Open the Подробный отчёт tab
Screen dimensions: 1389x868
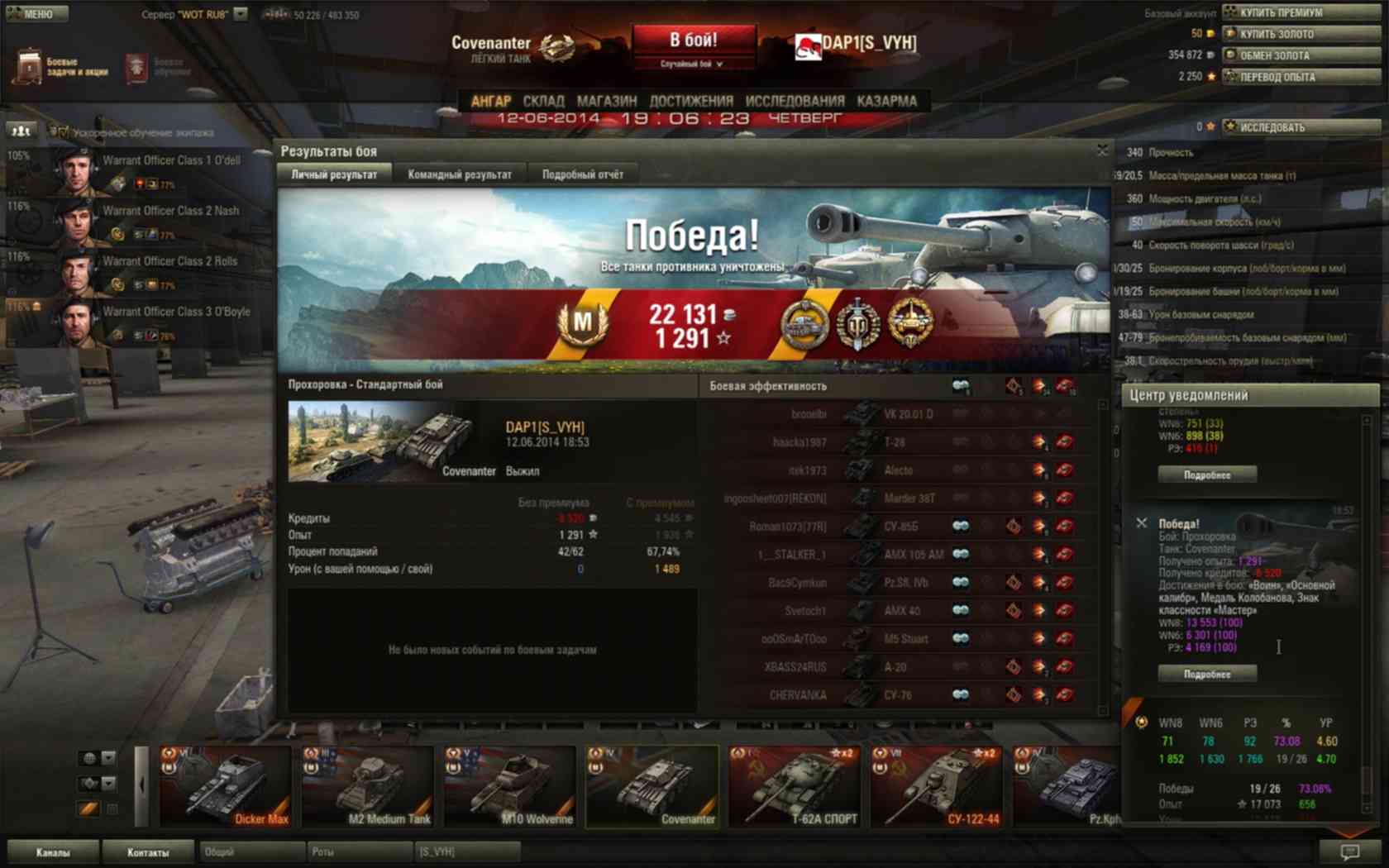583,174
